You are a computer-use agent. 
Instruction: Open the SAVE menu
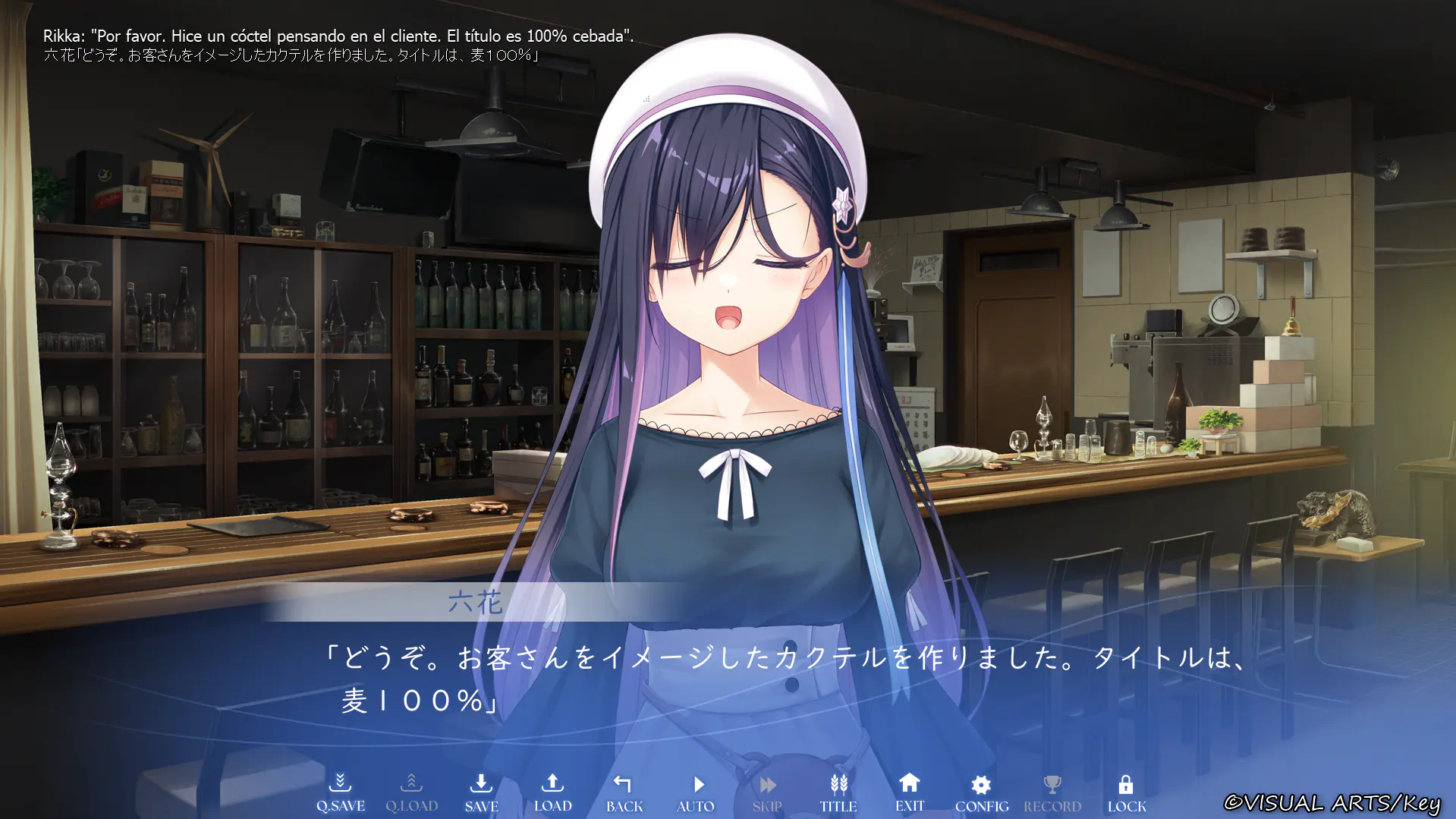pos(481,792)
